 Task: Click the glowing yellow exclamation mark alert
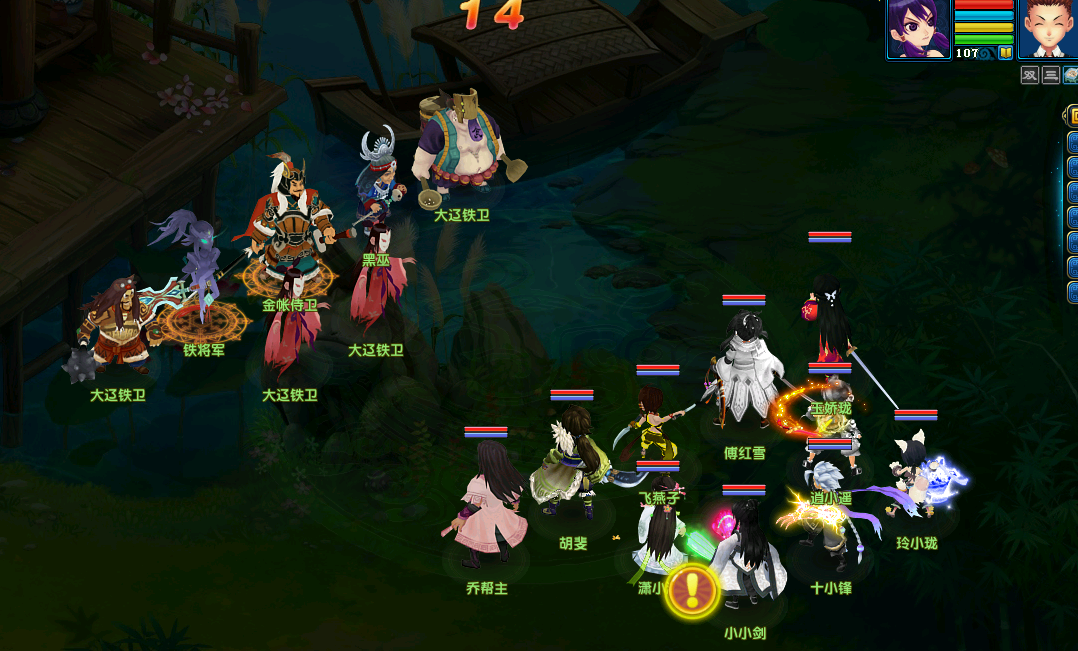(692, 590)
